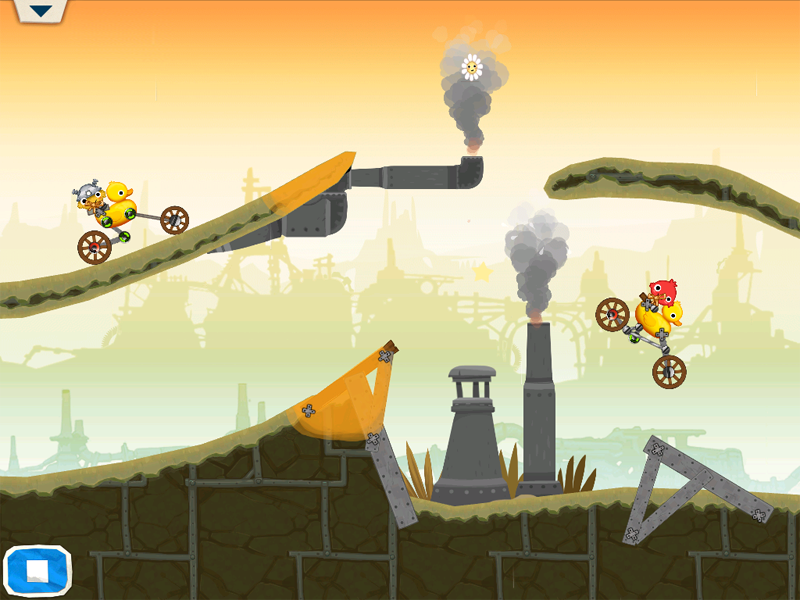
Task: Click the blue stop button
Action: coord(37,570)
